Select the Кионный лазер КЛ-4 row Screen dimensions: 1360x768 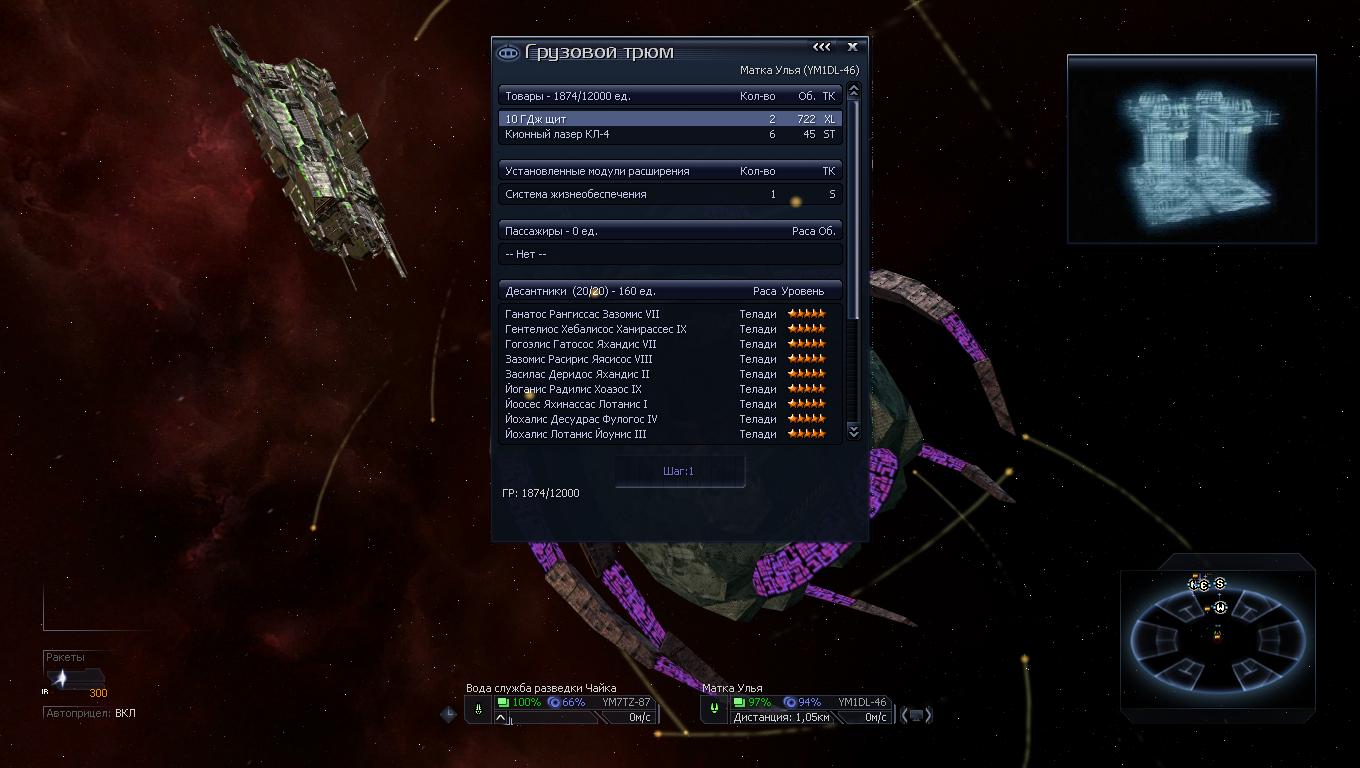[x=670, y=134]
